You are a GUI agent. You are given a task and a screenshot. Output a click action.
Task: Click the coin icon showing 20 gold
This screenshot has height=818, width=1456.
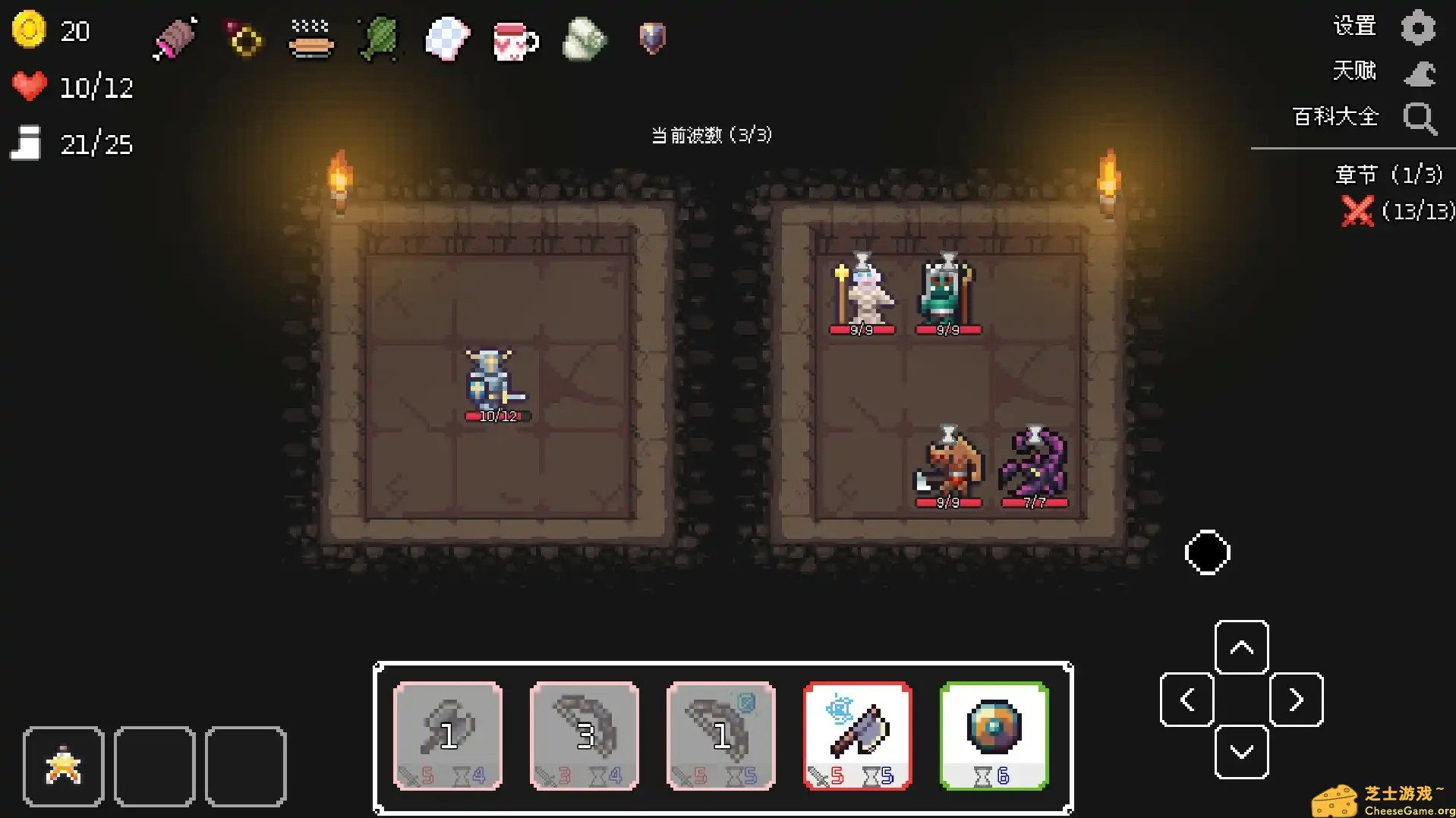click(x=29, y=29)
